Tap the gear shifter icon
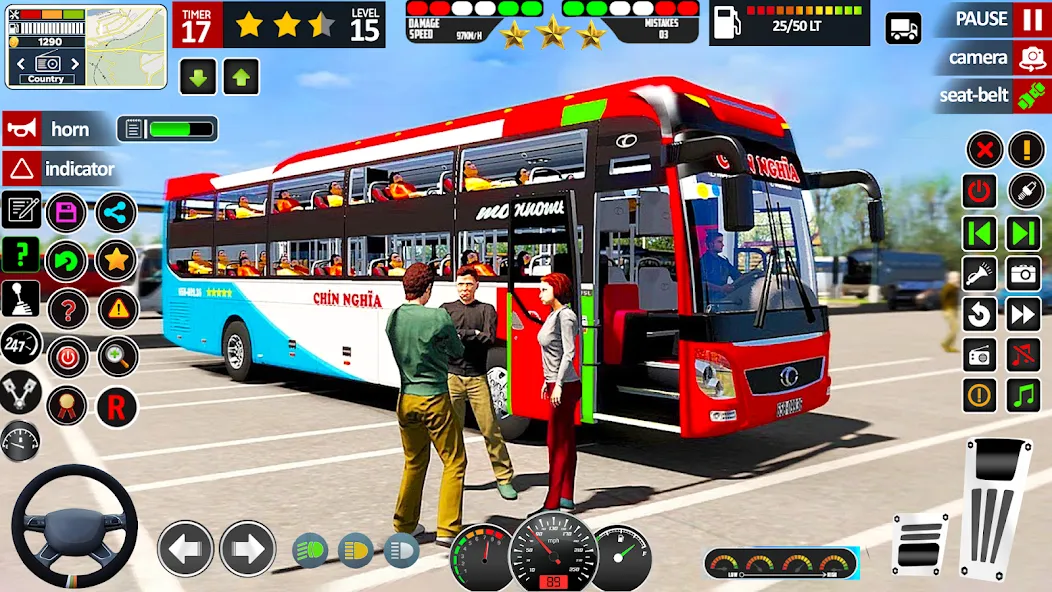 click(x=21, y=299)
